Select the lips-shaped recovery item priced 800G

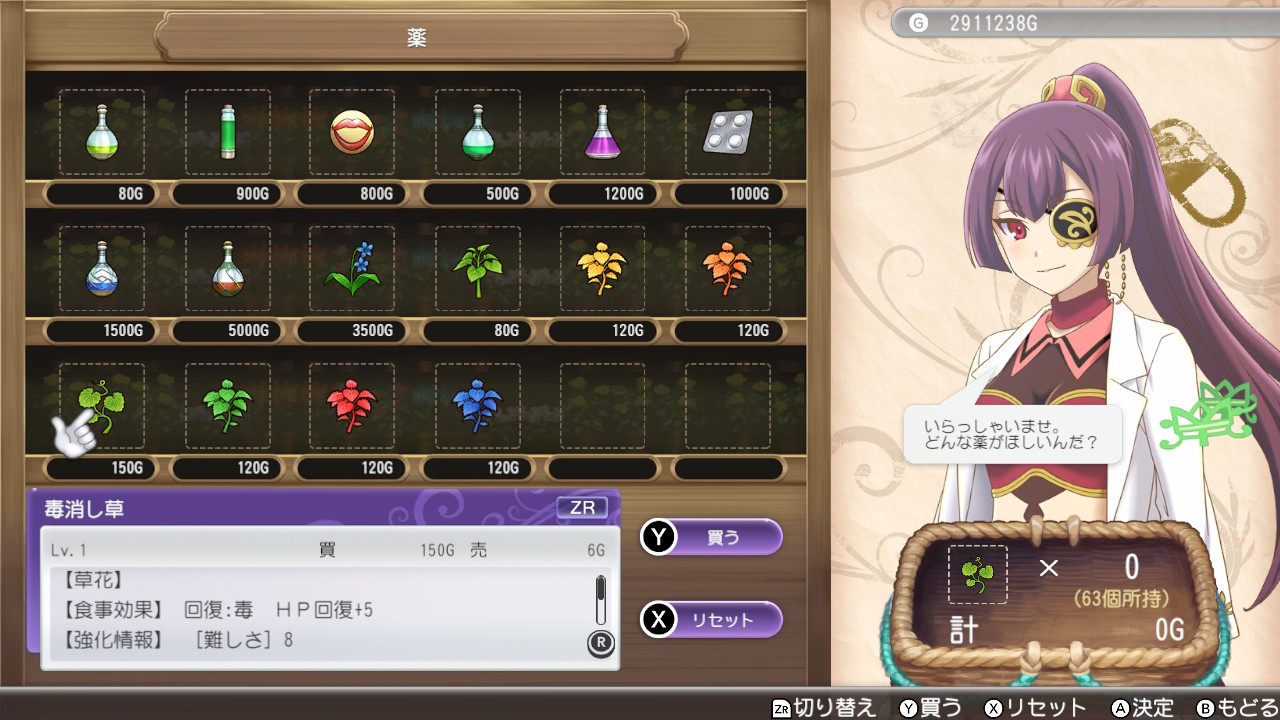pos(351,133)
